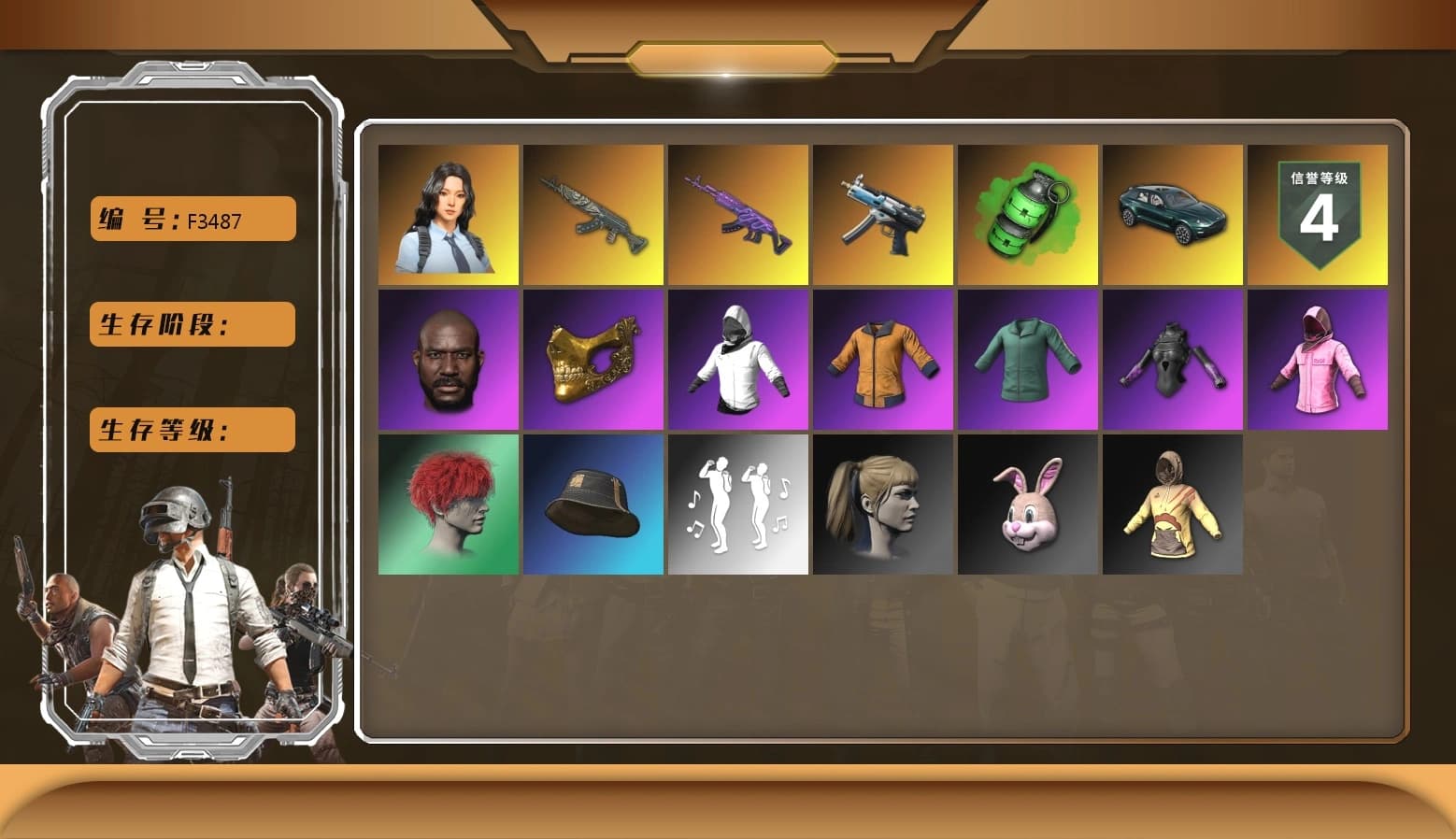This screenshot has width=1456, height=839.
Task: View the pink hooded jacket skin
Action: click(1318, 359)
